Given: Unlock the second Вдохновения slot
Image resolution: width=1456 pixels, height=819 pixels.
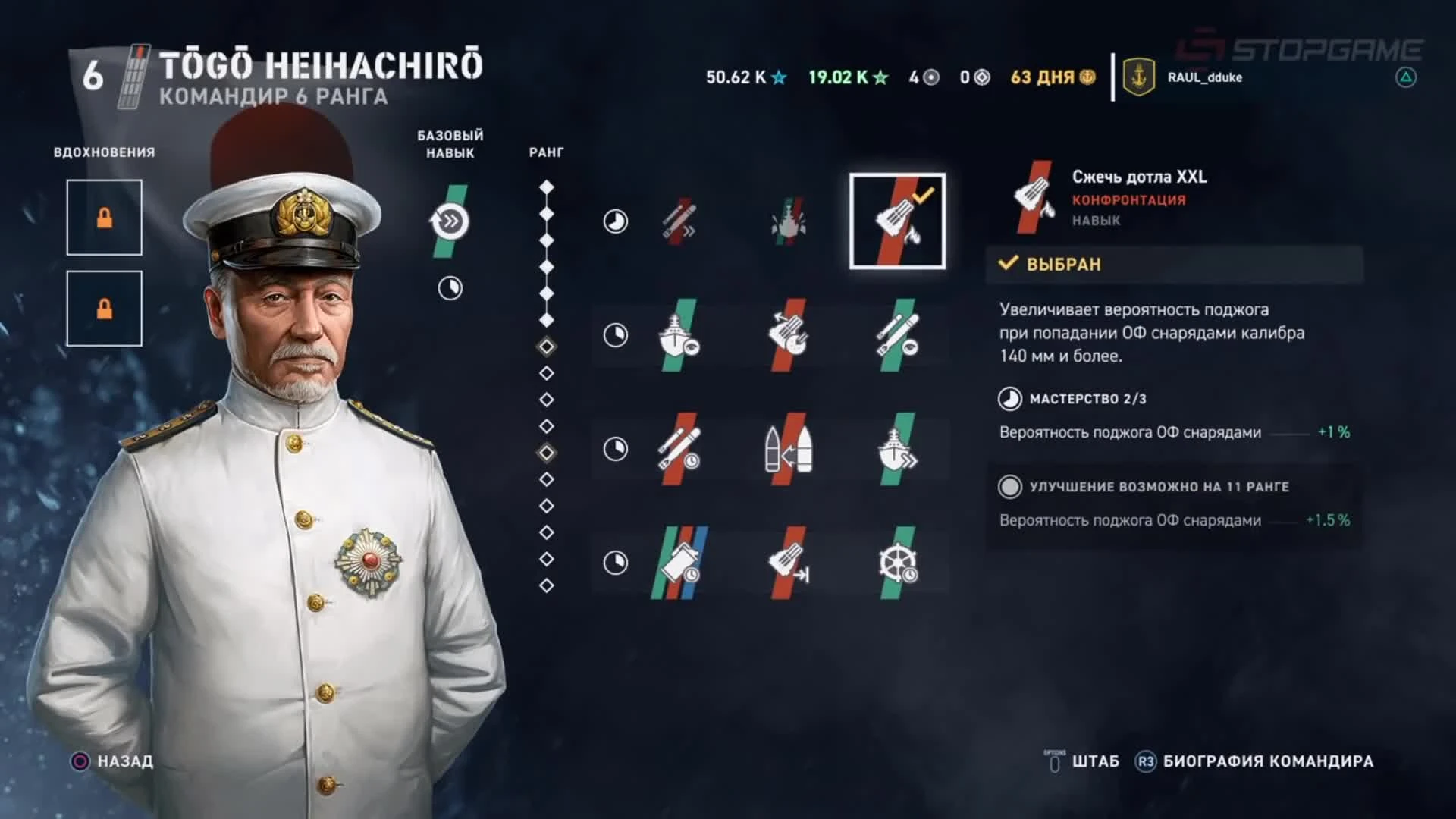Looking at the screenshot, I should [x=104, y=308].
